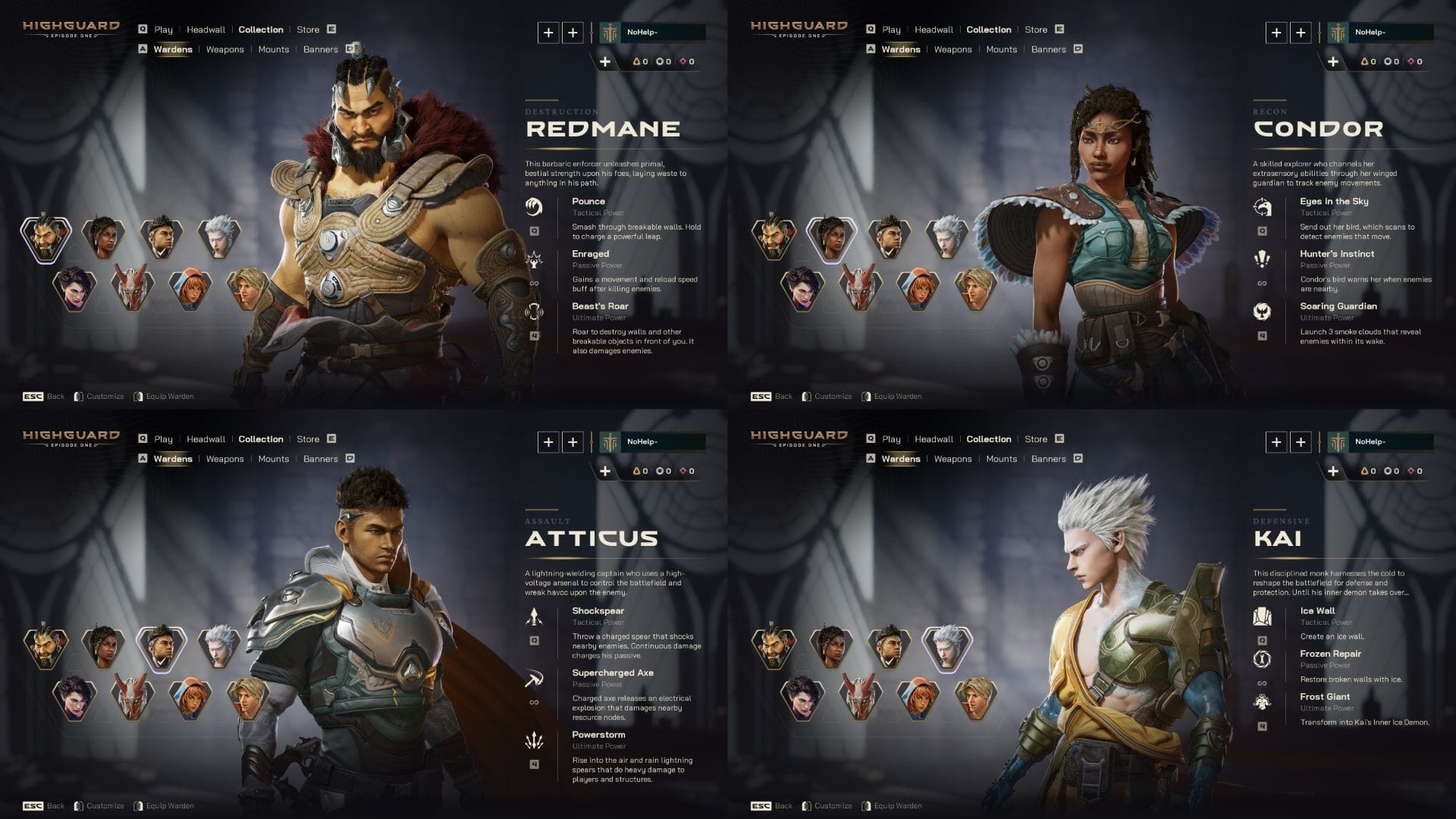Click the Frozen Repair passive icon
Screen dimensions: 1456x819
(1263, 659)
